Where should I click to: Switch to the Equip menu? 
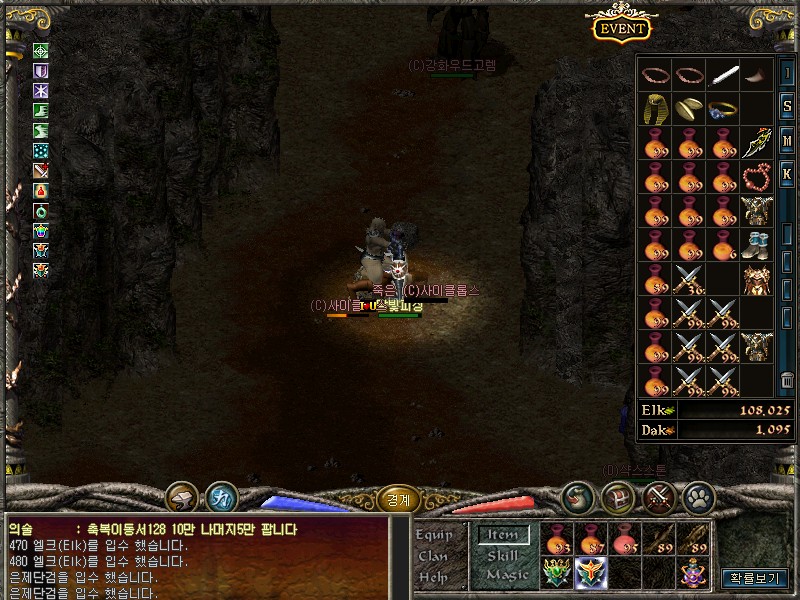[433, 535]
